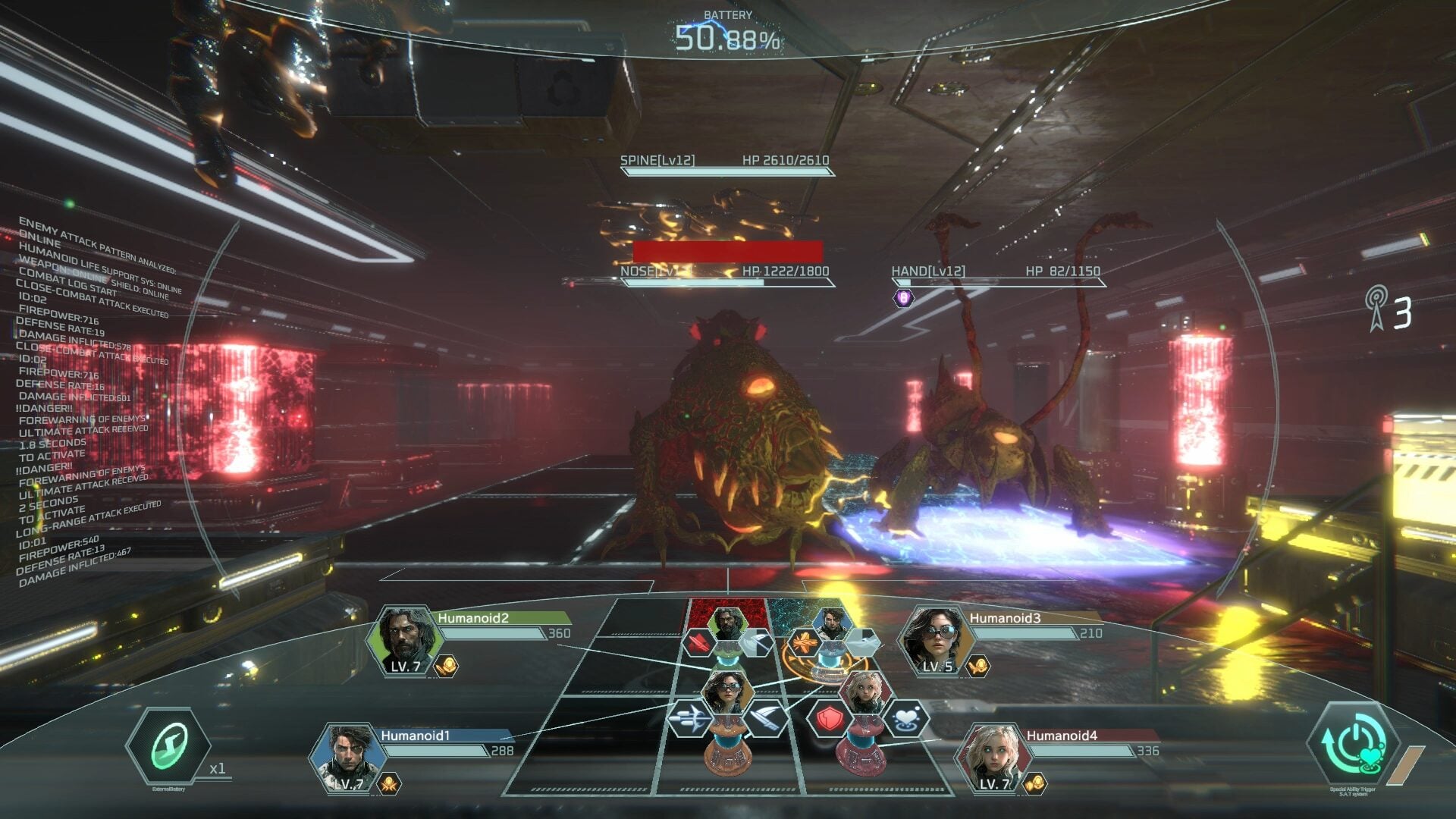Click Humanoid4's gold ultimate badge
The width and height of the screenshot is (1456, 819).
(x=1034, y=783)
